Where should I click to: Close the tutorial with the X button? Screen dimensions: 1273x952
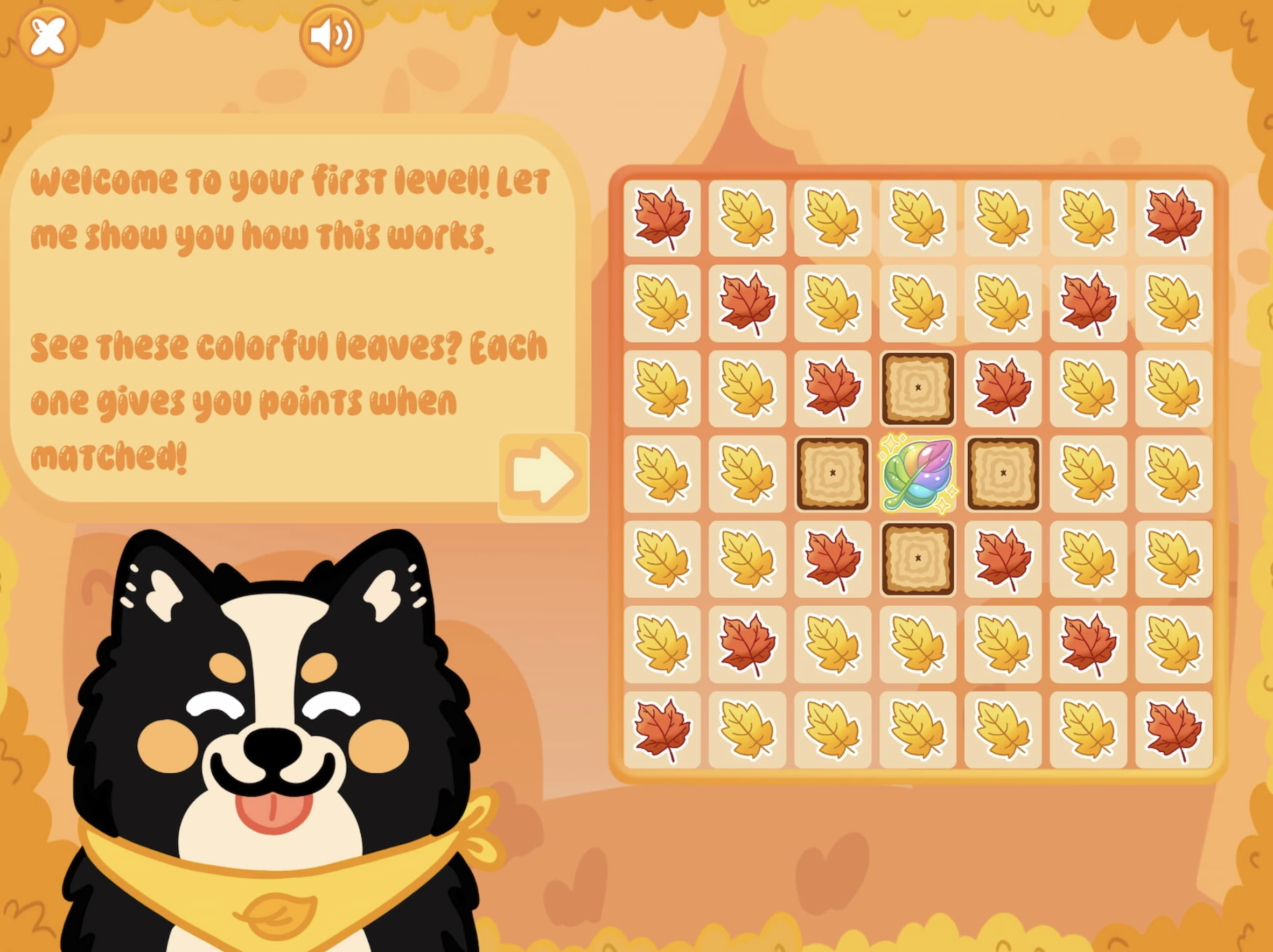click(x=50, y=36)
